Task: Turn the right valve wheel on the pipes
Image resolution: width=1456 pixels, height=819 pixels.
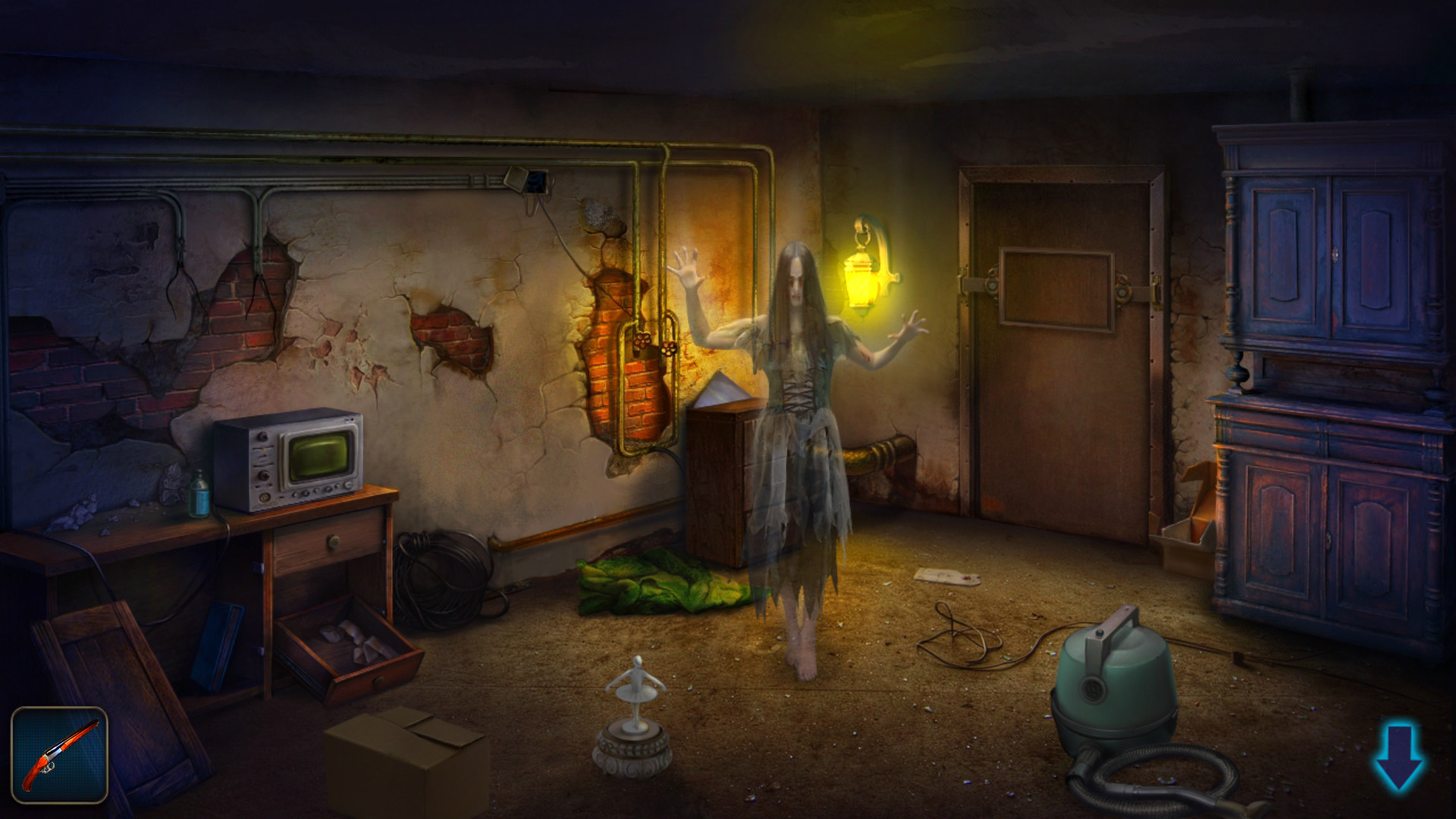Action: pyautogui.click(x=669, y=349)
